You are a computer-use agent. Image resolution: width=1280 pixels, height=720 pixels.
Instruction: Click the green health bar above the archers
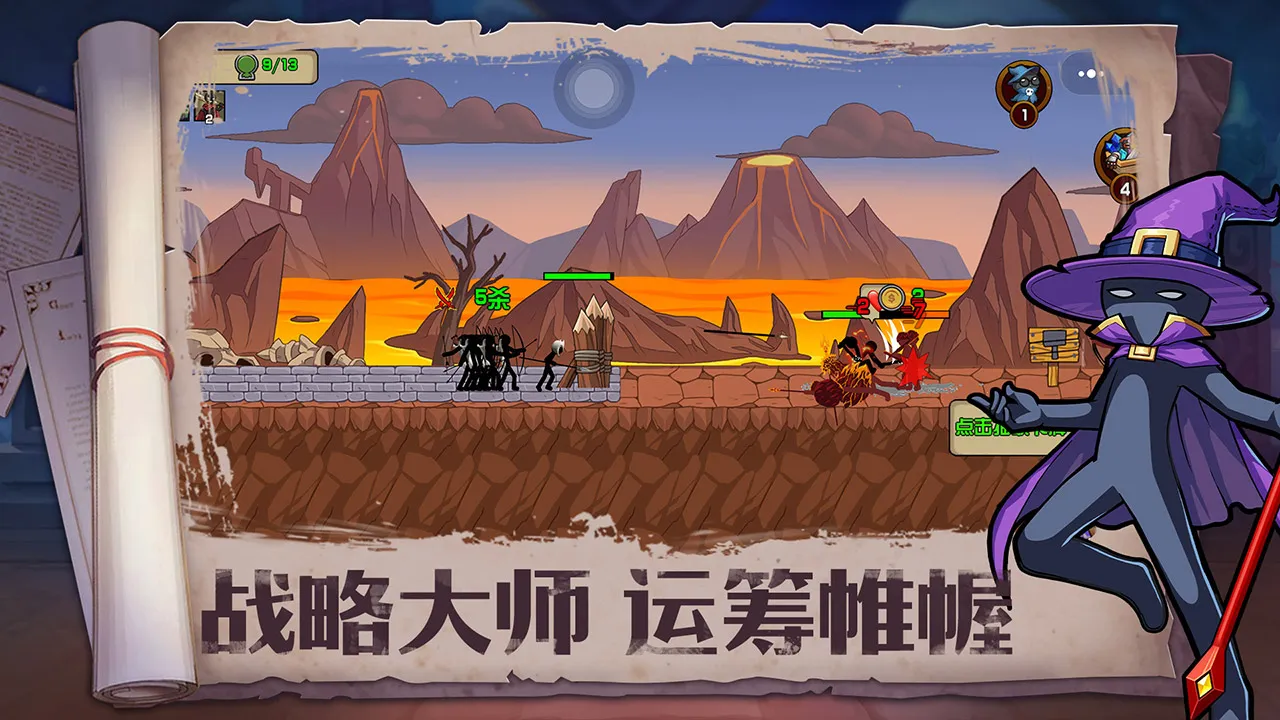coord(577,274)
